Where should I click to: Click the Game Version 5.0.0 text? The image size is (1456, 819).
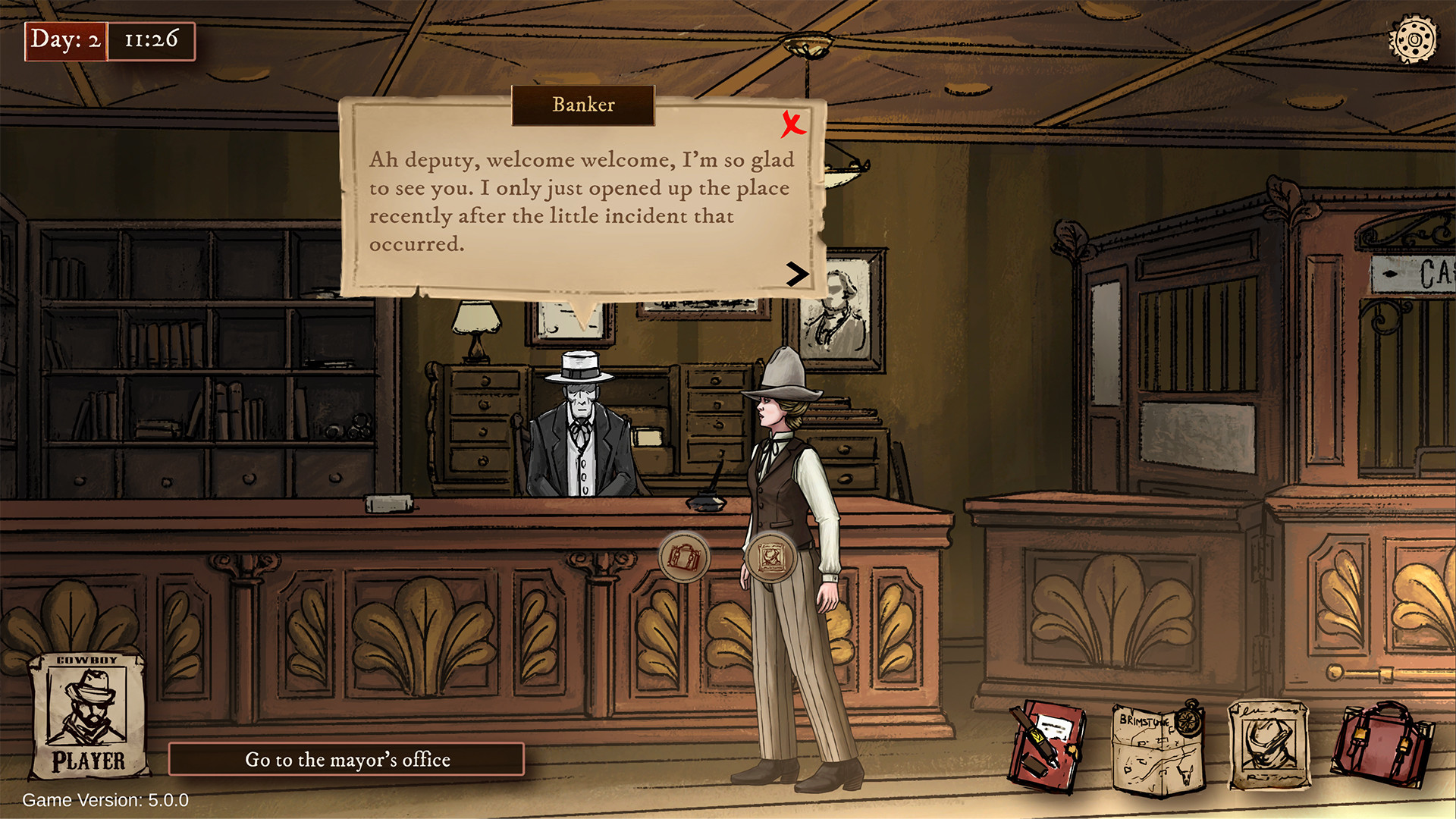(x=105, y=799)
